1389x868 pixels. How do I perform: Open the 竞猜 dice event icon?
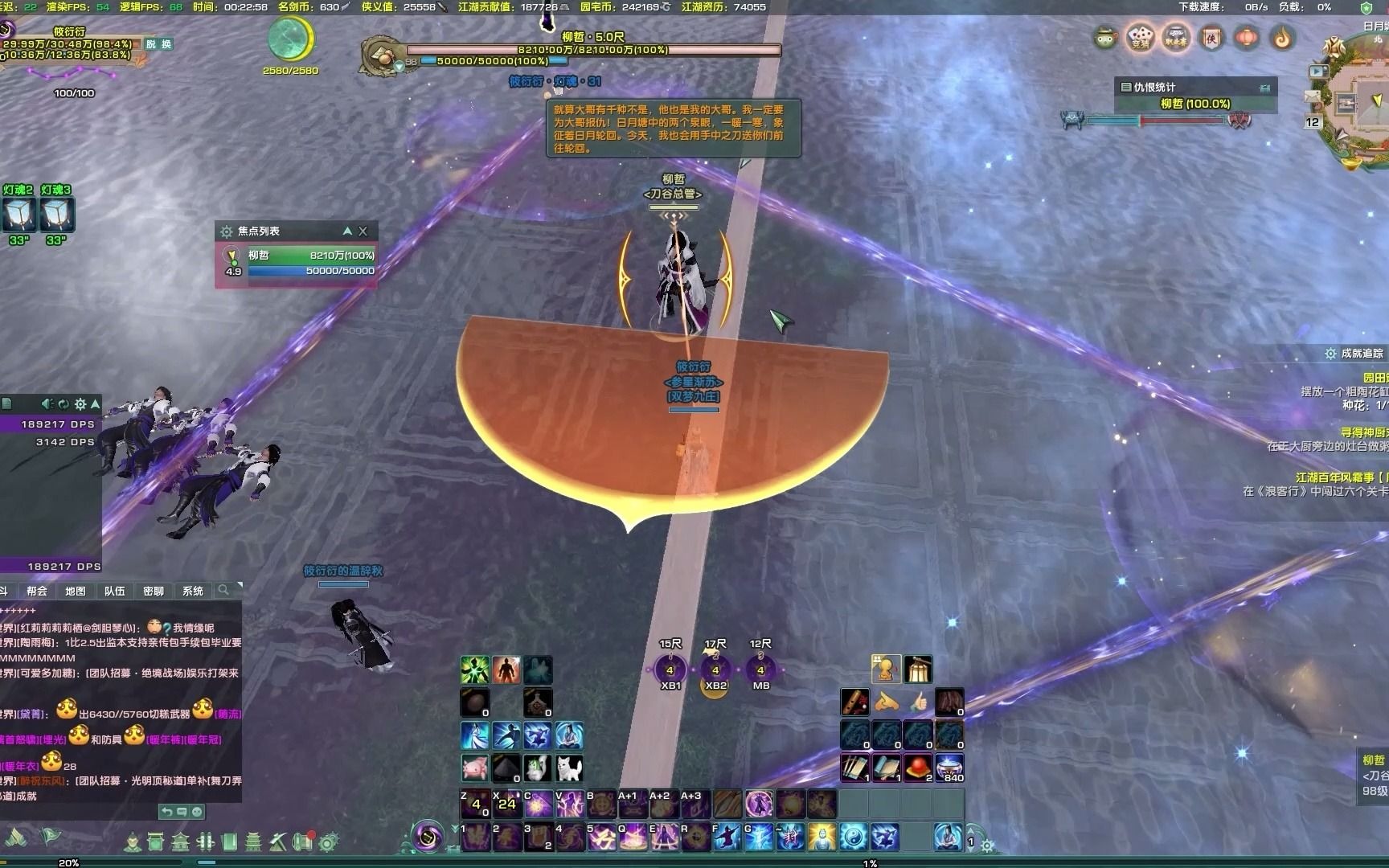(1141, 38)
